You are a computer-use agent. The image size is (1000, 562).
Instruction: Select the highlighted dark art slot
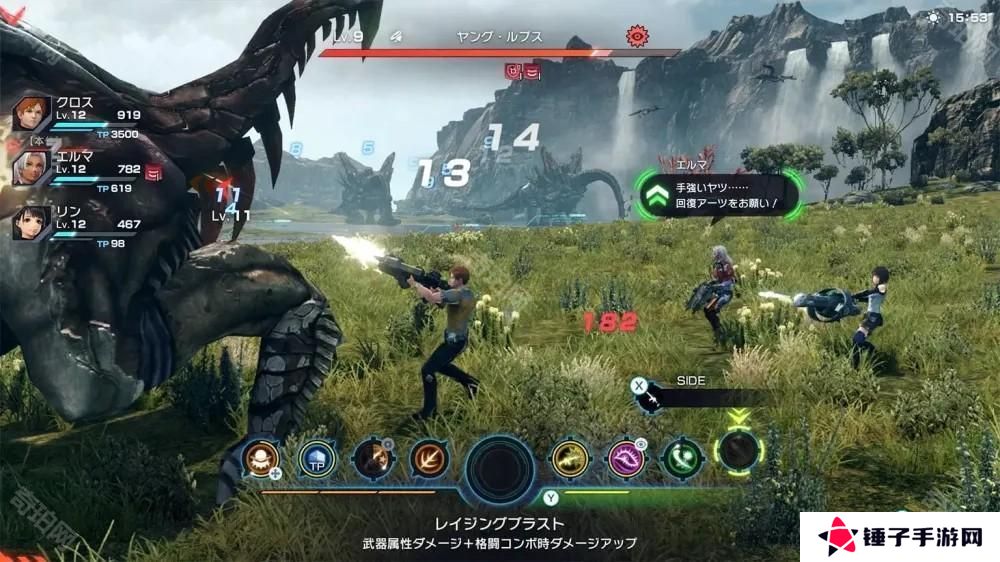(x=739, y=451)
